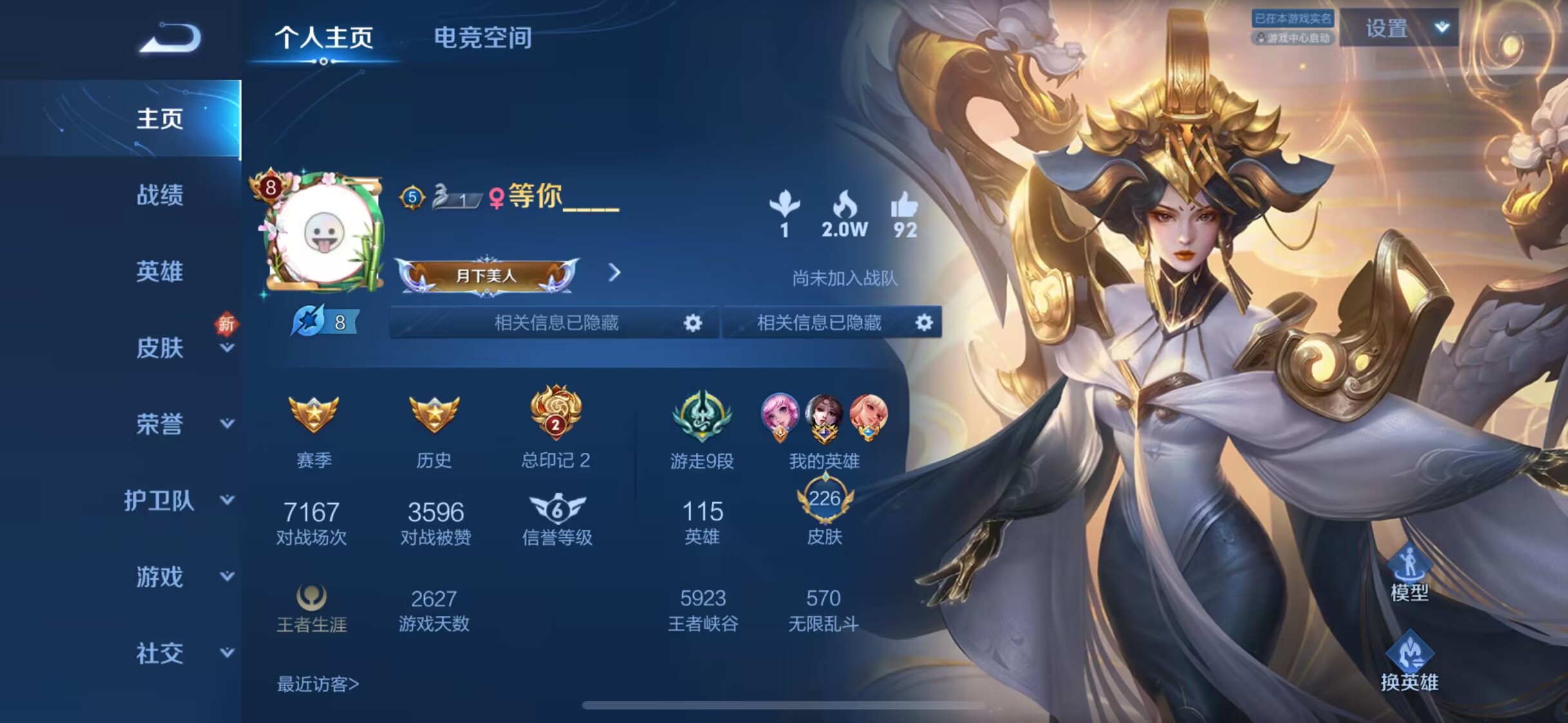
Task: Switch to the 电竞空间 tab
Action: [483, 38]
